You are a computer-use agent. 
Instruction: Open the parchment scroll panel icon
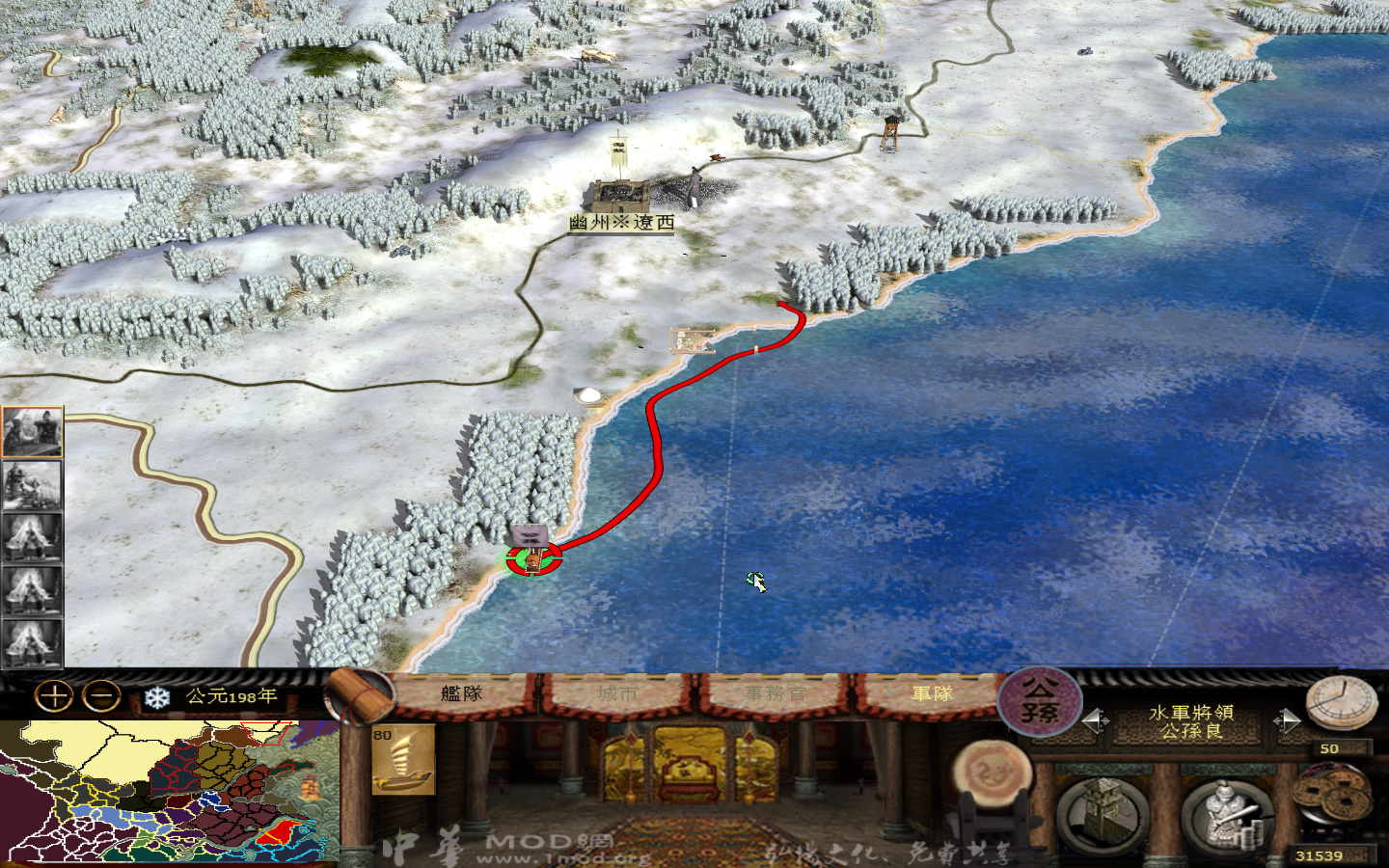pyautogui.click(x=358, y=696)
